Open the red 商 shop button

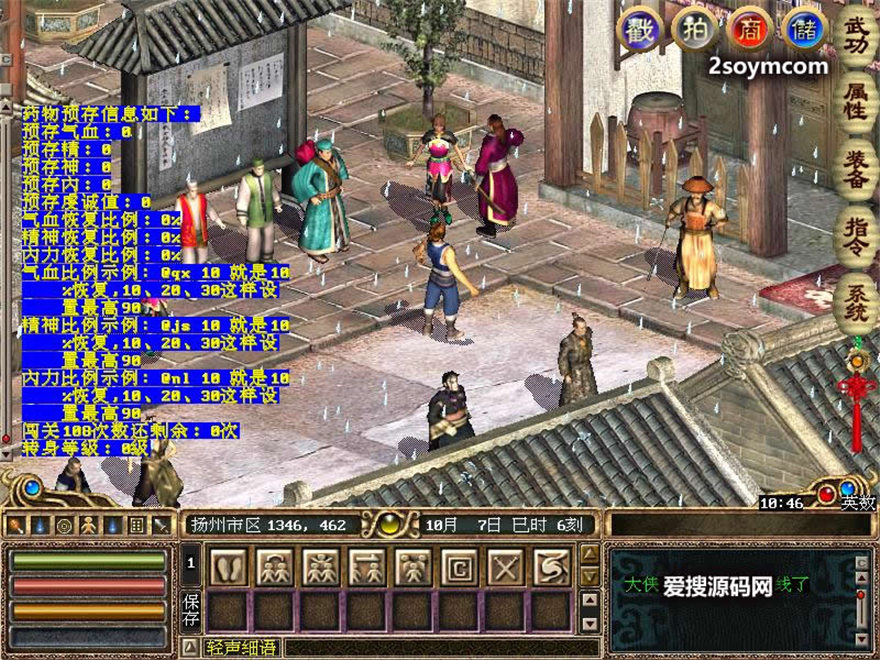[x=750, y=29]
